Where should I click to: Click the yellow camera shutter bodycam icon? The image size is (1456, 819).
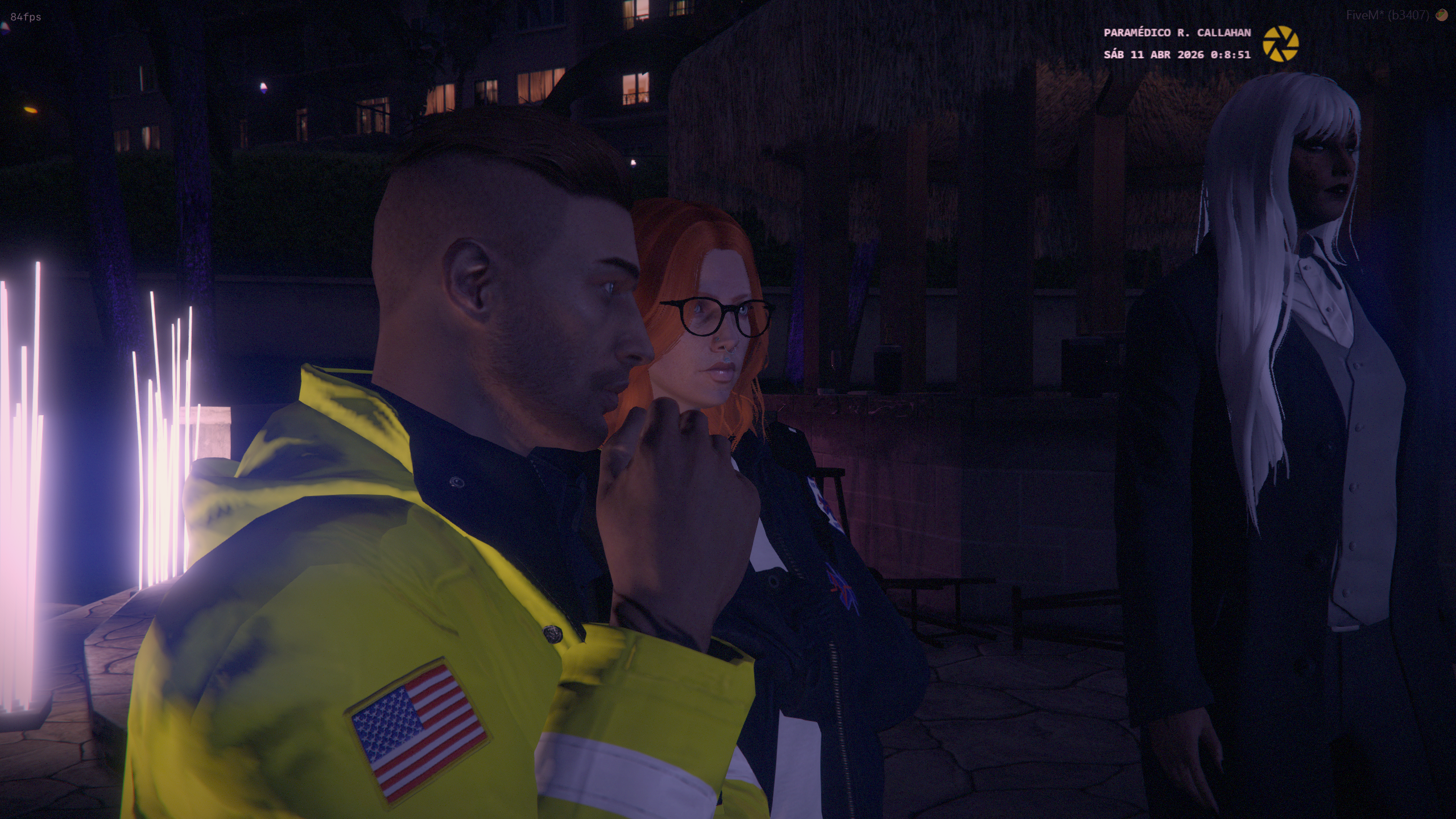(x=1280, y=44)
